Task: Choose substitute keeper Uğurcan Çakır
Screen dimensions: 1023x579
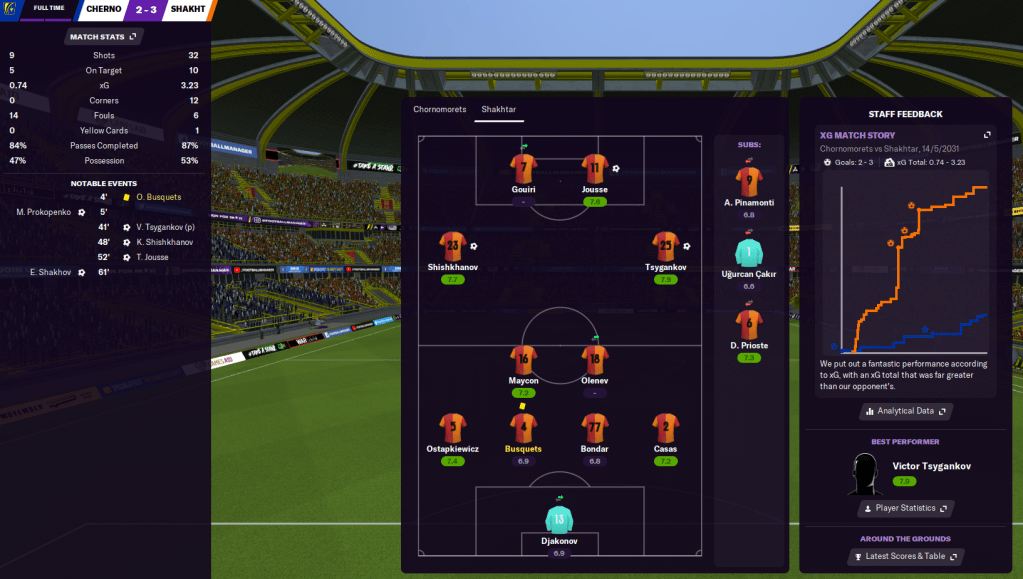Action: coord(751,252)
